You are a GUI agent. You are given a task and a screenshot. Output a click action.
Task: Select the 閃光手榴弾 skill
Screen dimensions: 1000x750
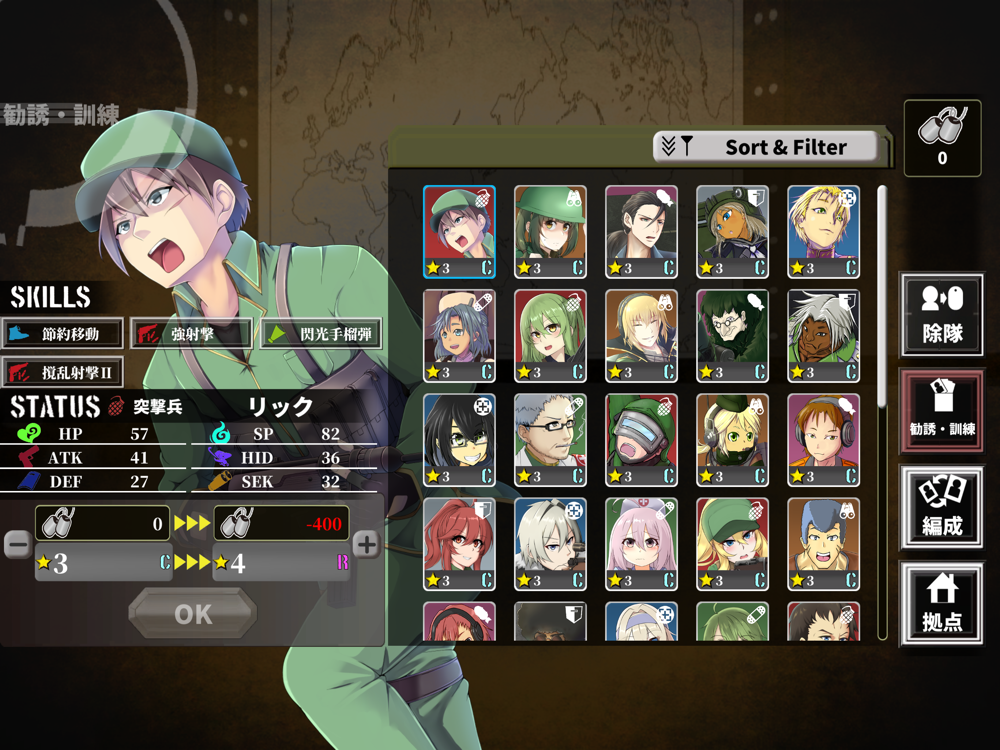click(321, 334)
